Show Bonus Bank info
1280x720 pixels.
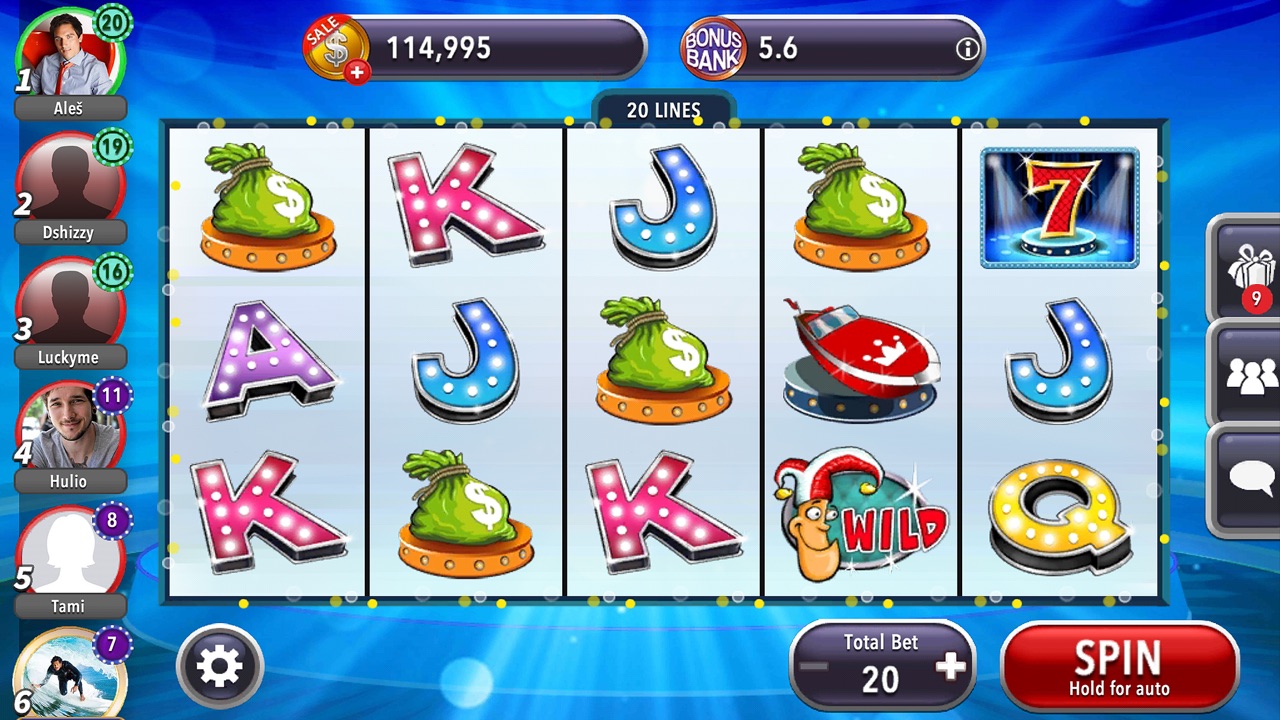[x=966, y=49]
